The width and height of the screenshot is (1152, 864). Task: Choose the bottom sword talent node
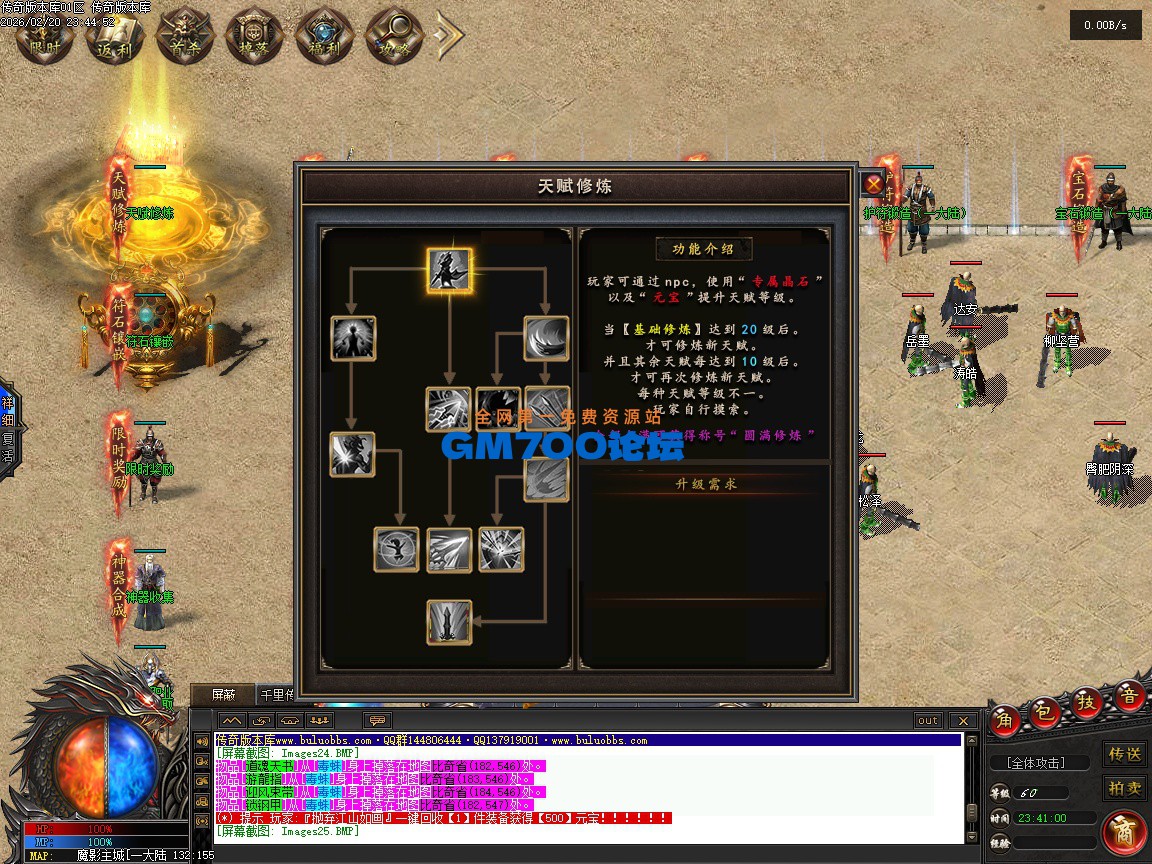click(x=449, y=621)
